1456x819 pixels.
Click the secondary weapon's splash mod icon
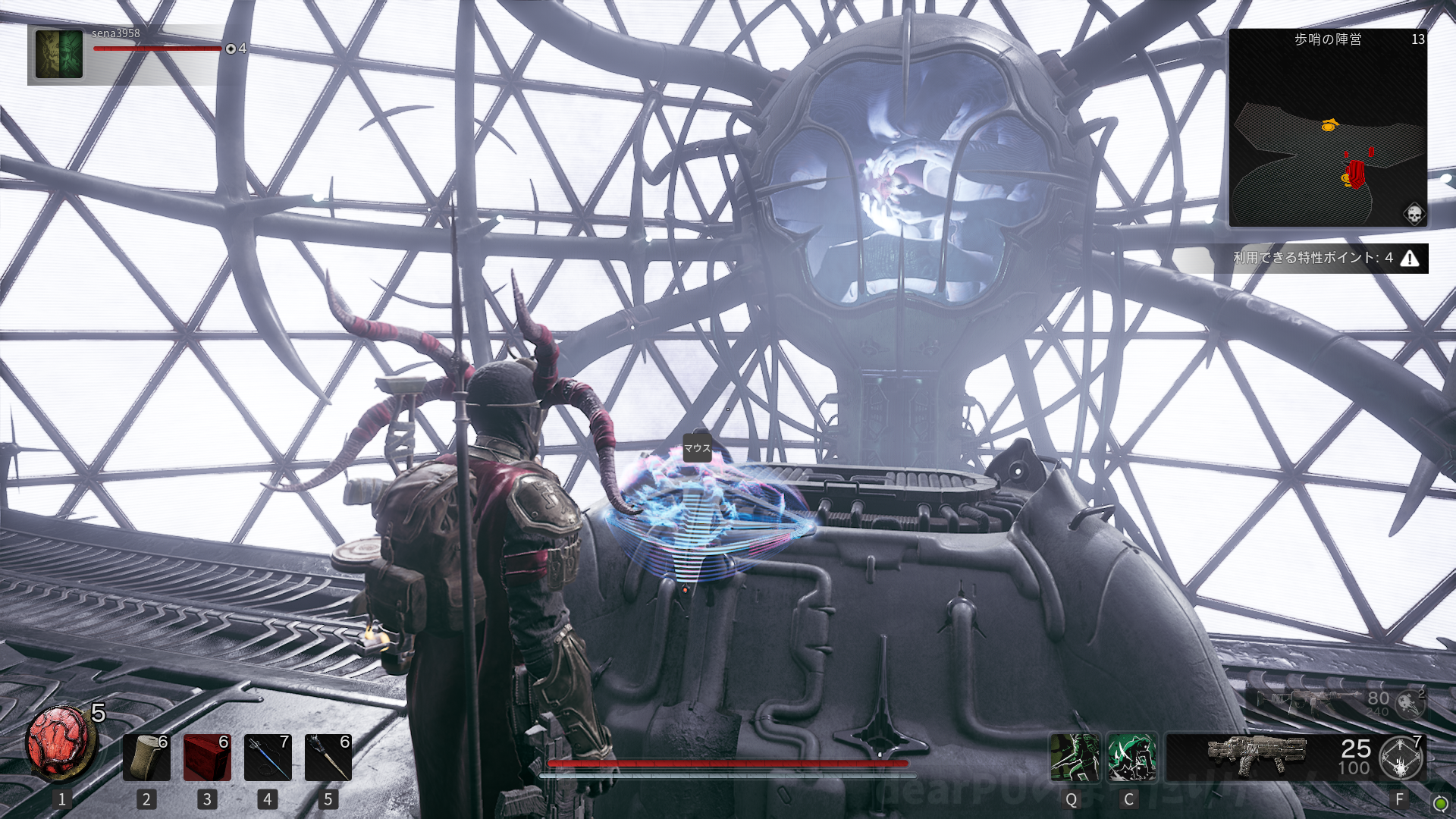point(1410,704)
